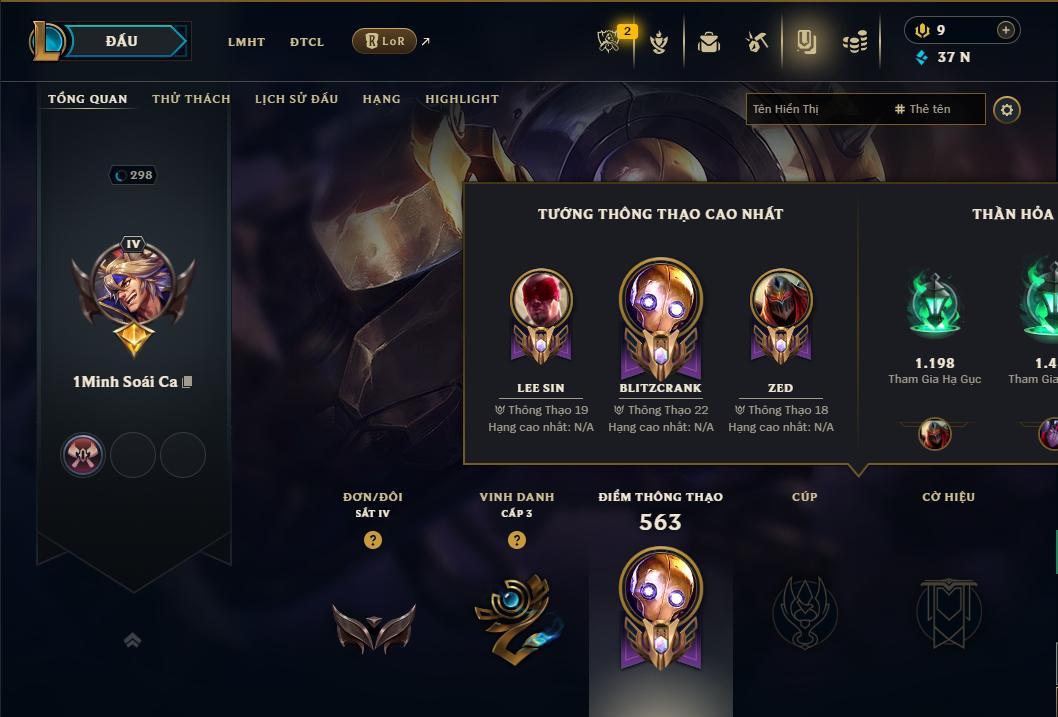Click the ĐẤU play button
1058x717 pixels.
(x=122, y=41)
